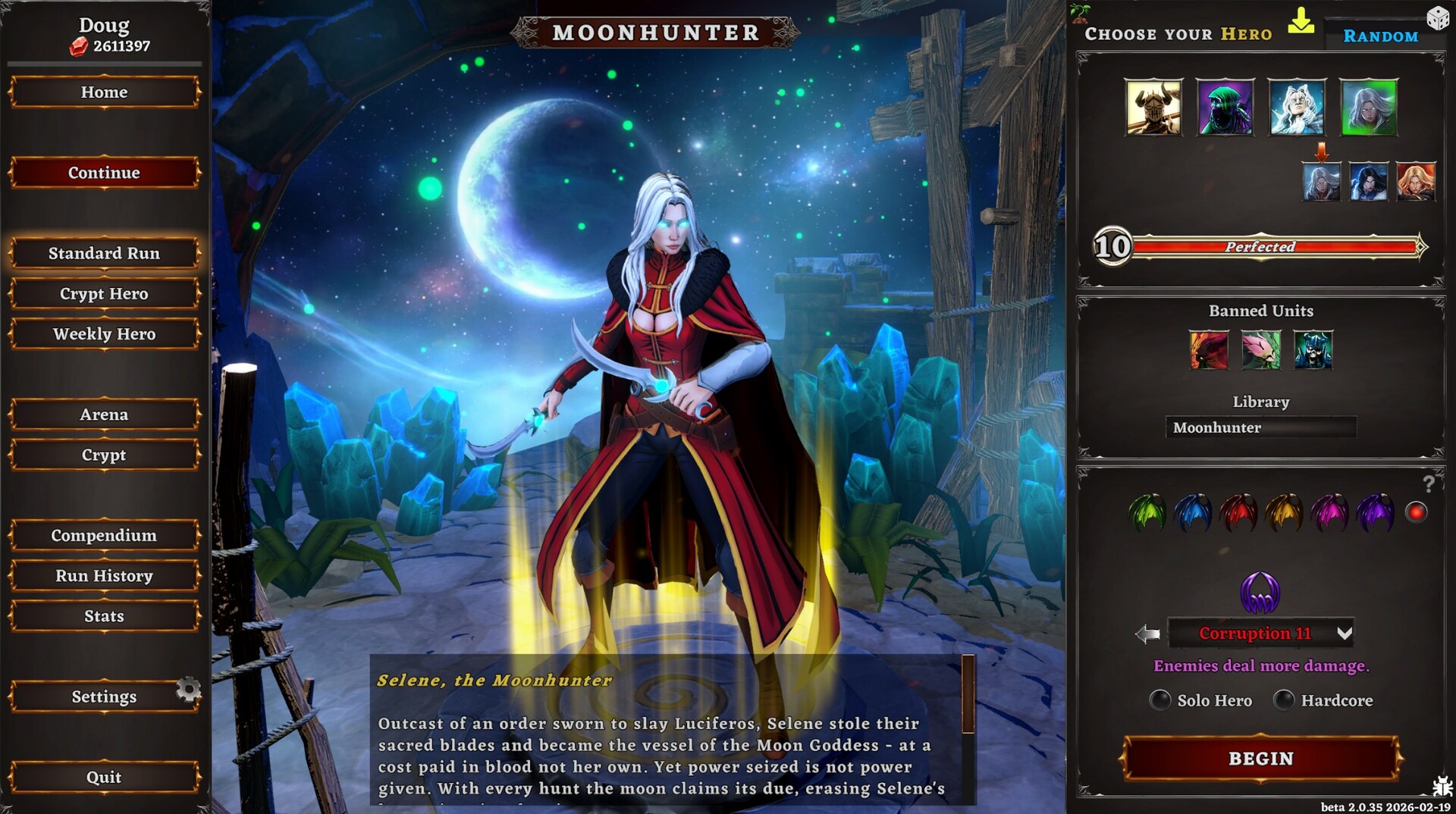The width and height of the screenshot is (1456, 814).
Task: Open the first banned unit icon
Action: (1210, 351)
